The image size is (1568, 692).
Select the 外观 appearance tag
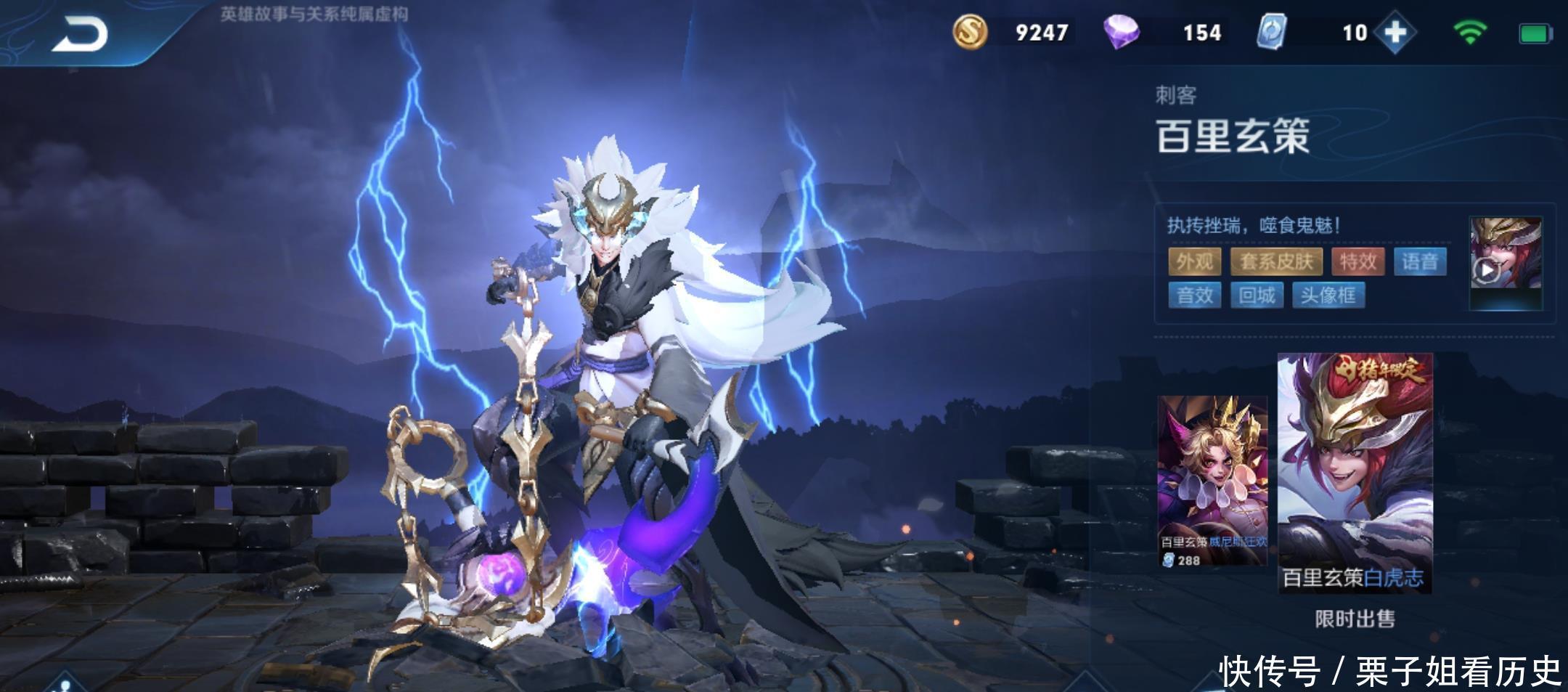click(1195, 261)
